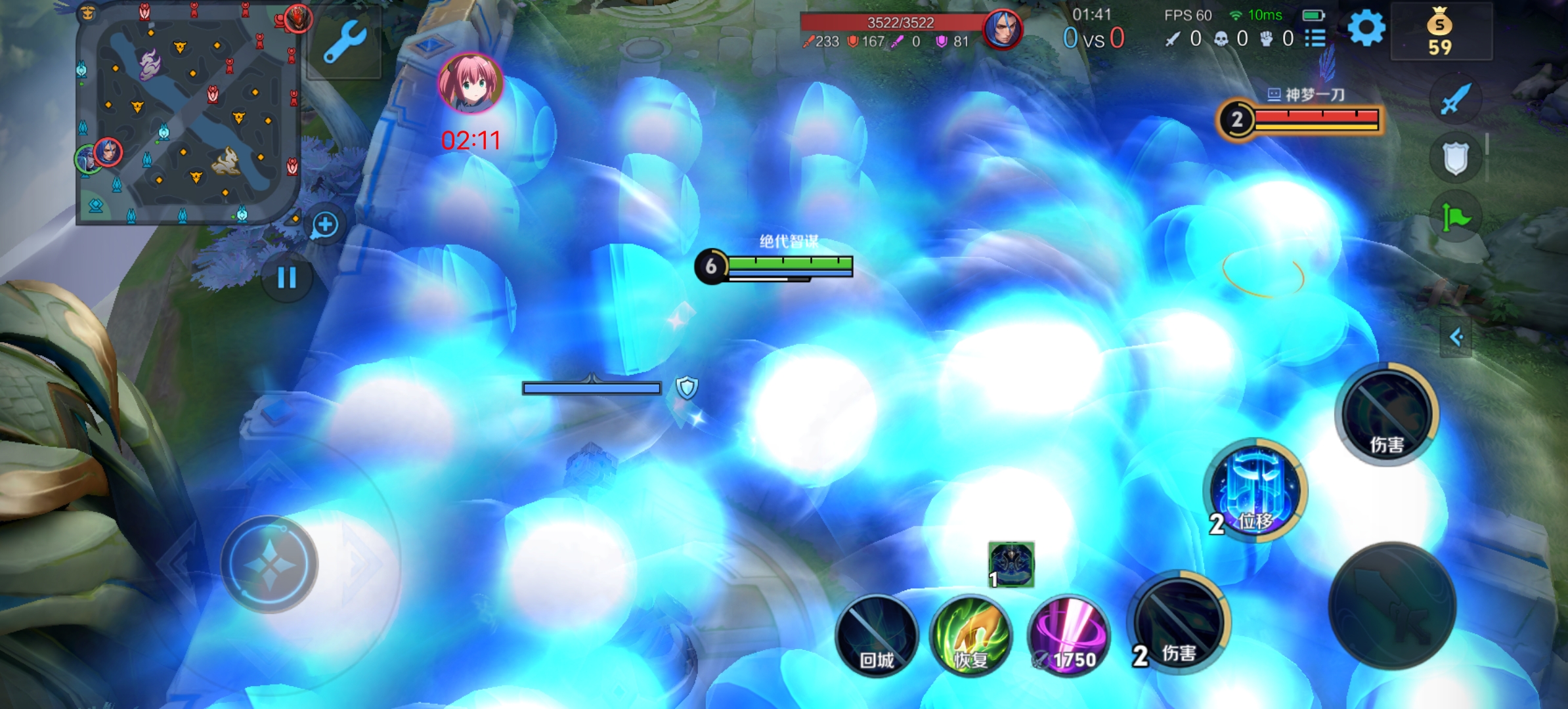The width and height of the screenshot is (1568, 709).
Task: Click the pink-haired hero portrait
Action: point(470,84)
